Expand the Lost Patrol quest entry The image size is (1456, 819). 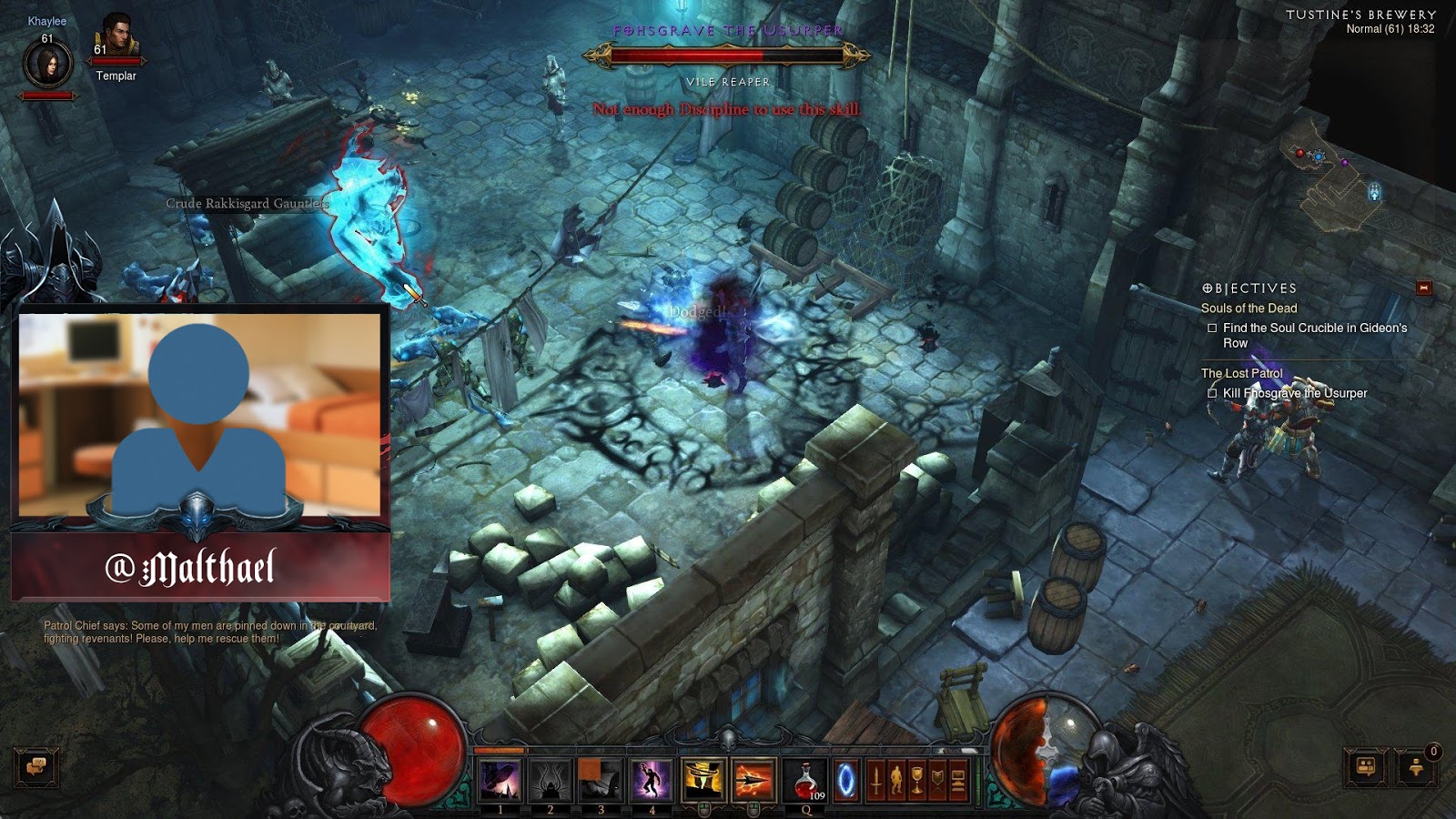click(1241, 372)
